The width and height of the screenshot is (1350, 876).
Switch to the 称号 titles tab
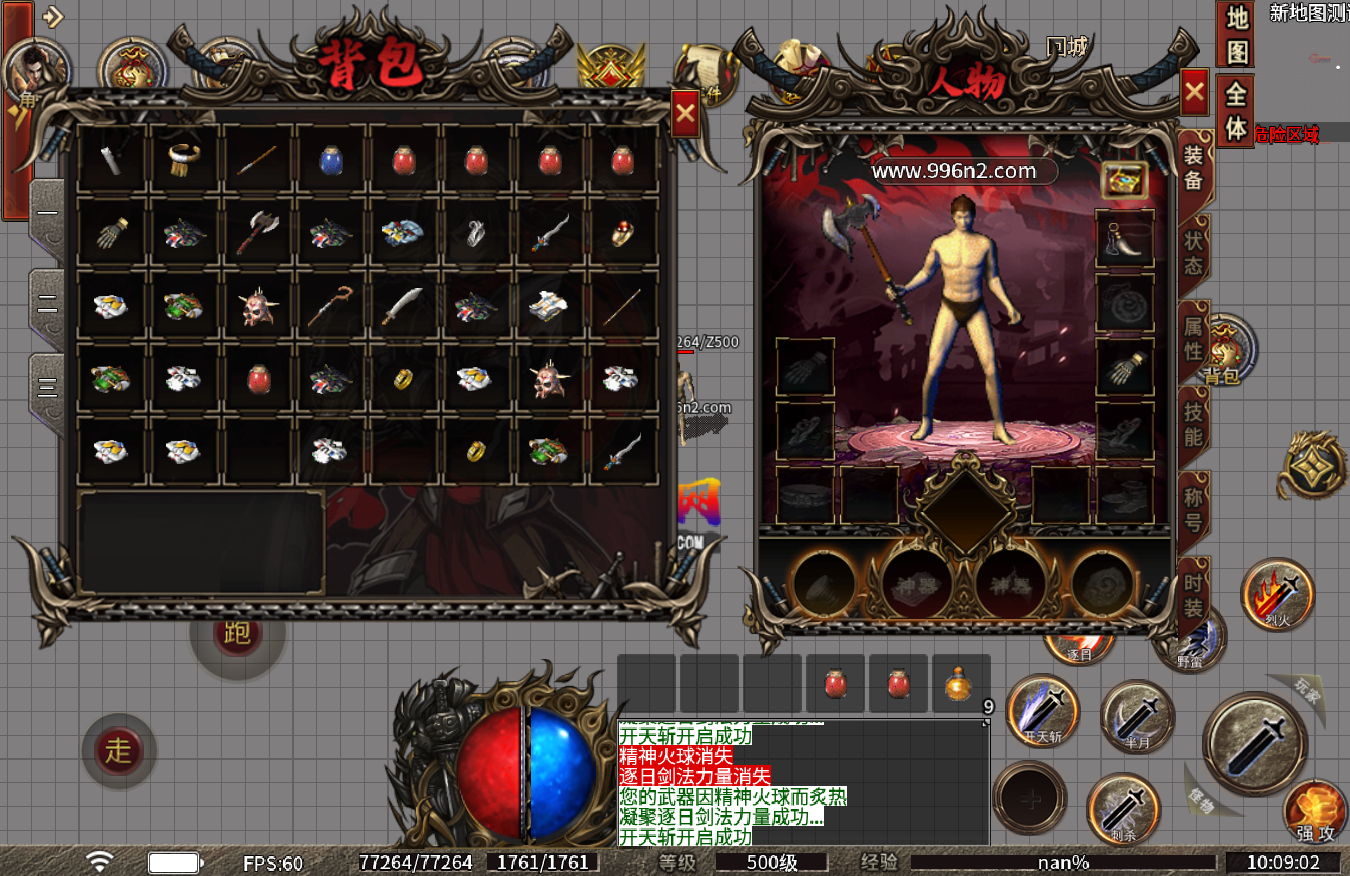click(1193, 507)
